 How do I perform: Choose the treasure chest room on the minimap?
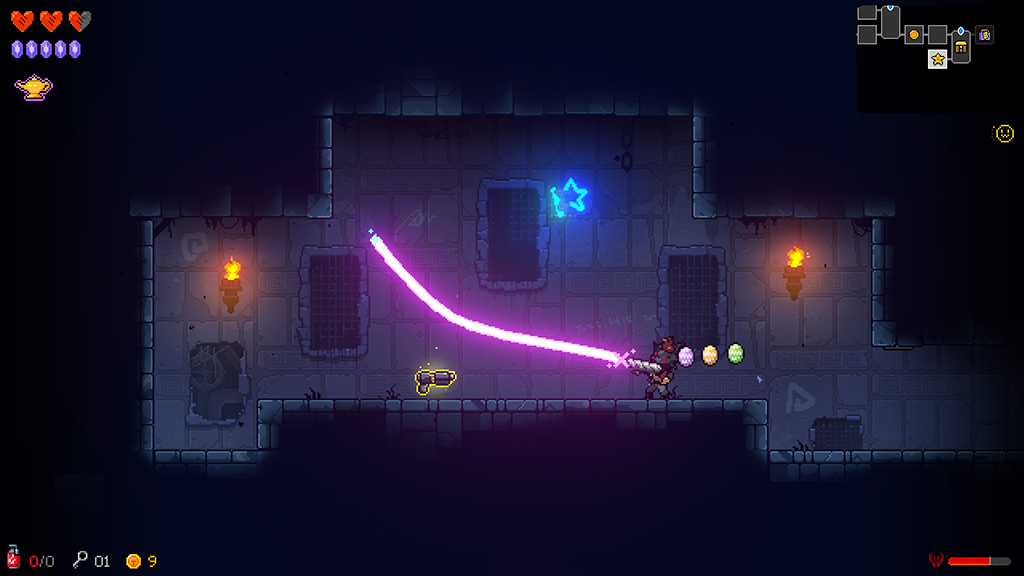tap(961, 46)
